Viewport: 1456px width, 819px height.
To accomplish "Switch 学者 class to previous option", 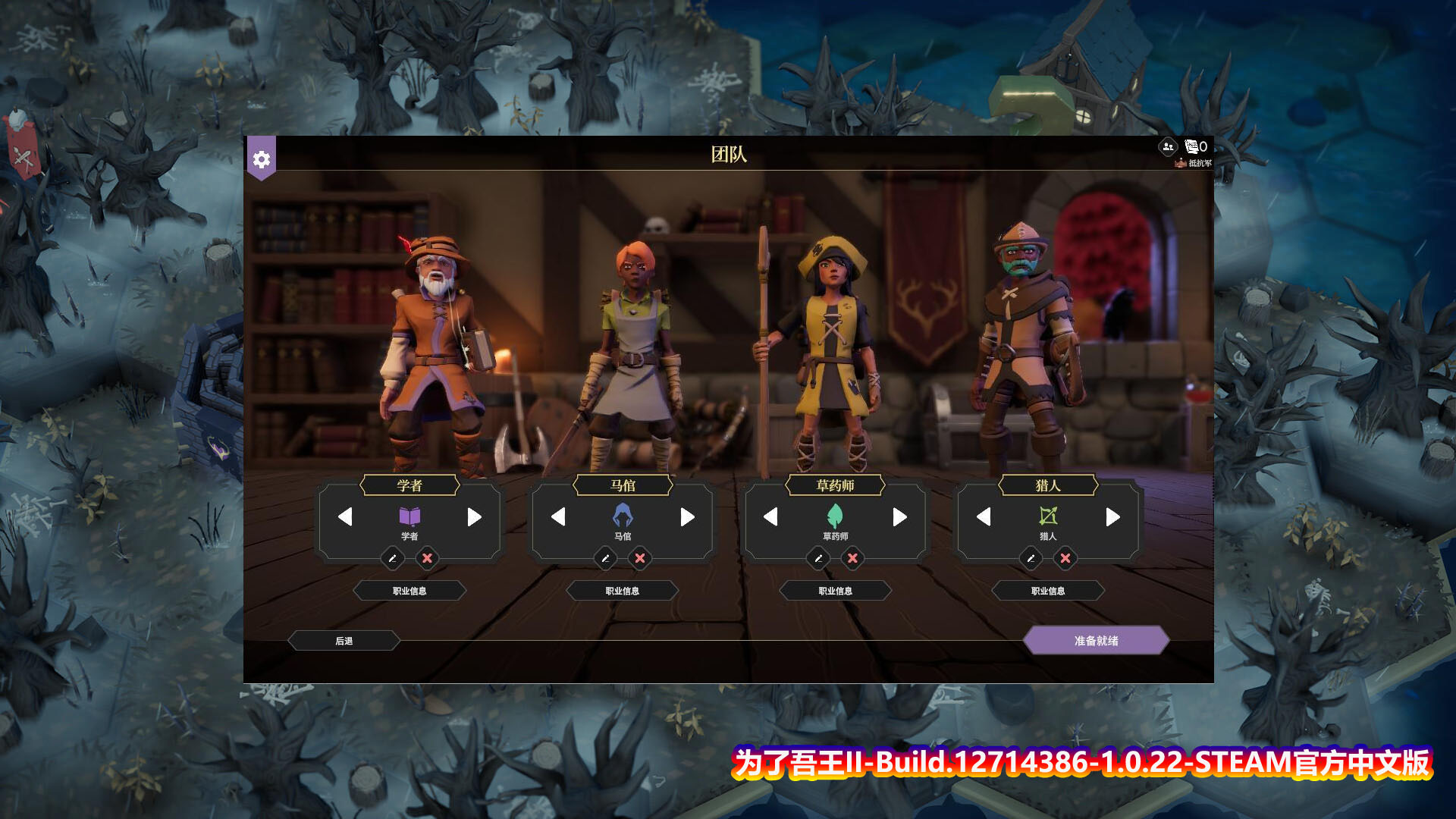I will coord(345,517).
